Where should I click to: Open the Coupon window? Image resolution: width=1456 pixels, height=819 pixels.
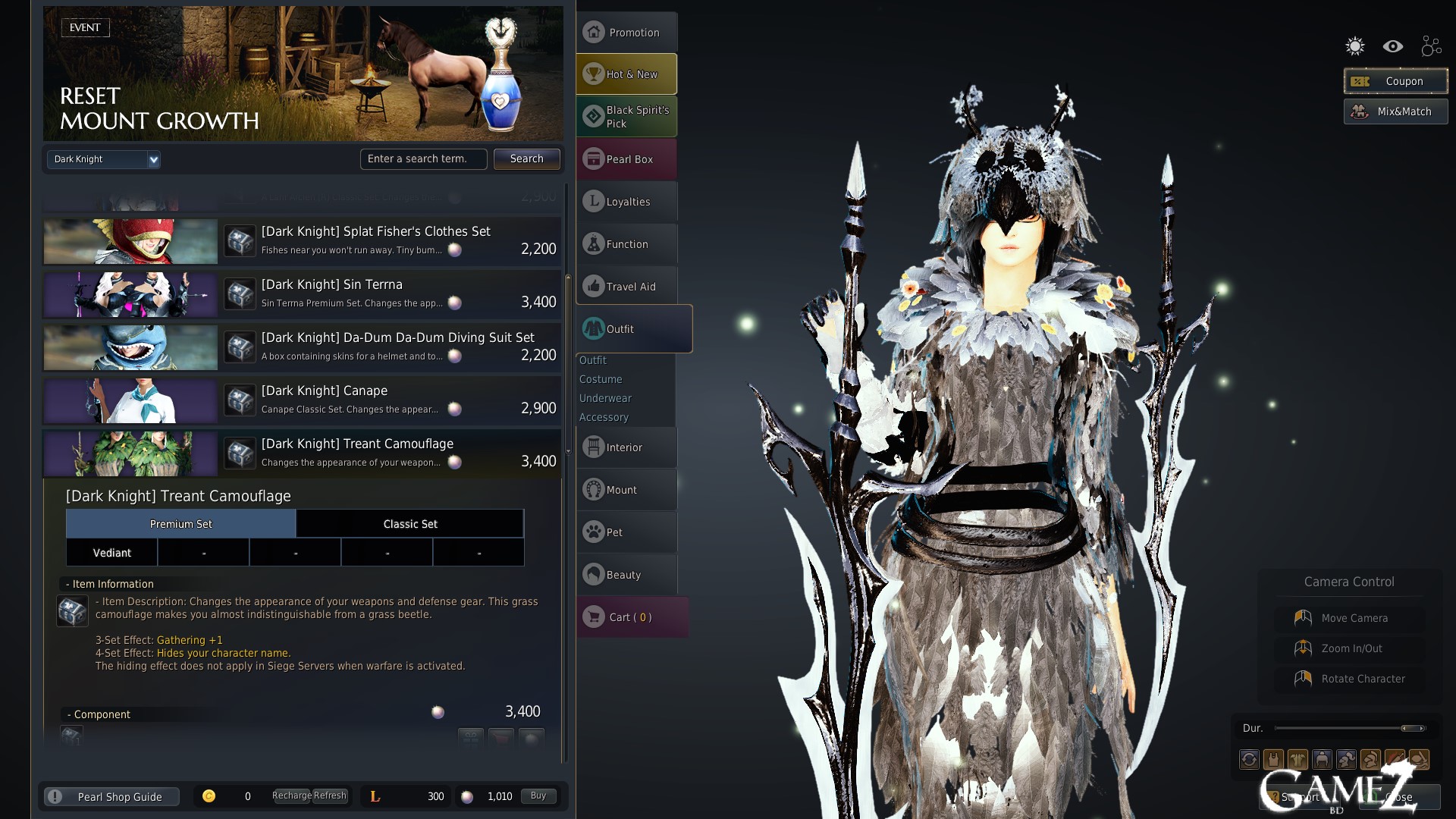1395,81
